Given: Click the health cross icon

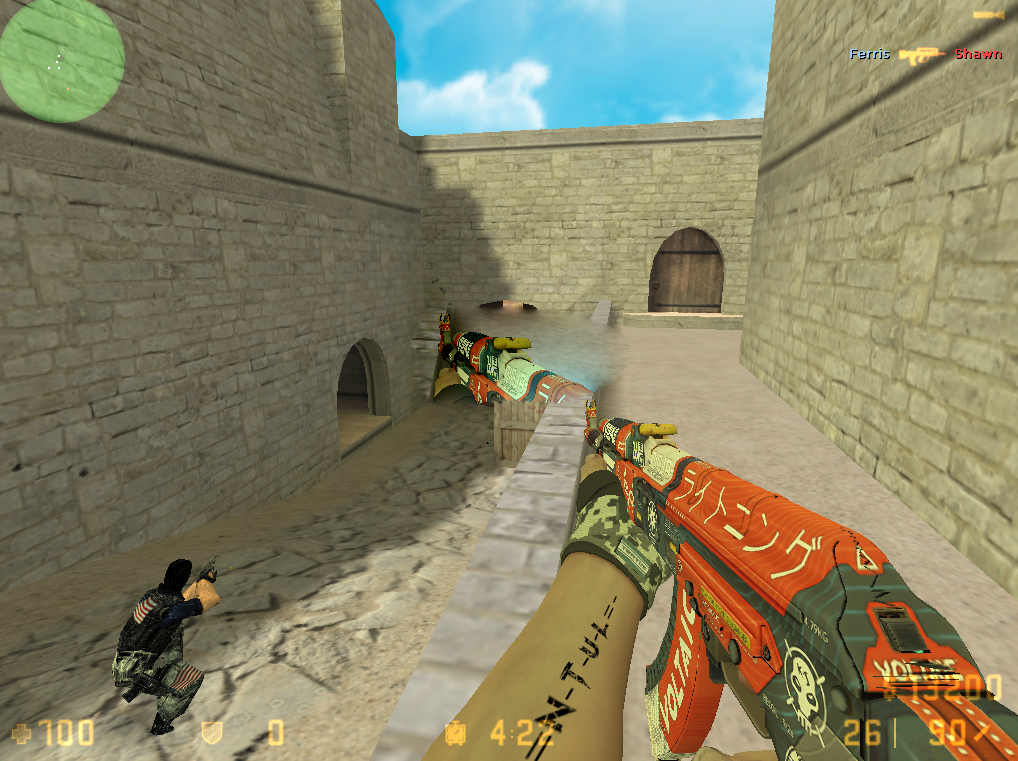Looking at the screenshot, I should tap(20, 735).
